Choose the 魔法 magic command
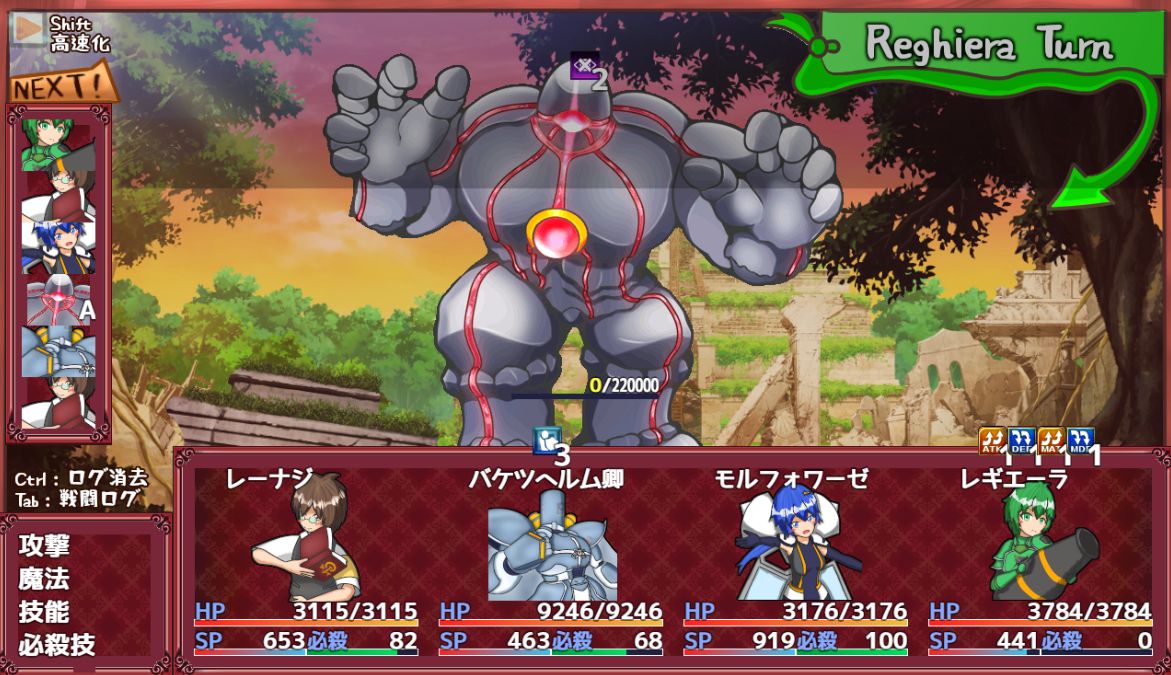 coord(44,579)
